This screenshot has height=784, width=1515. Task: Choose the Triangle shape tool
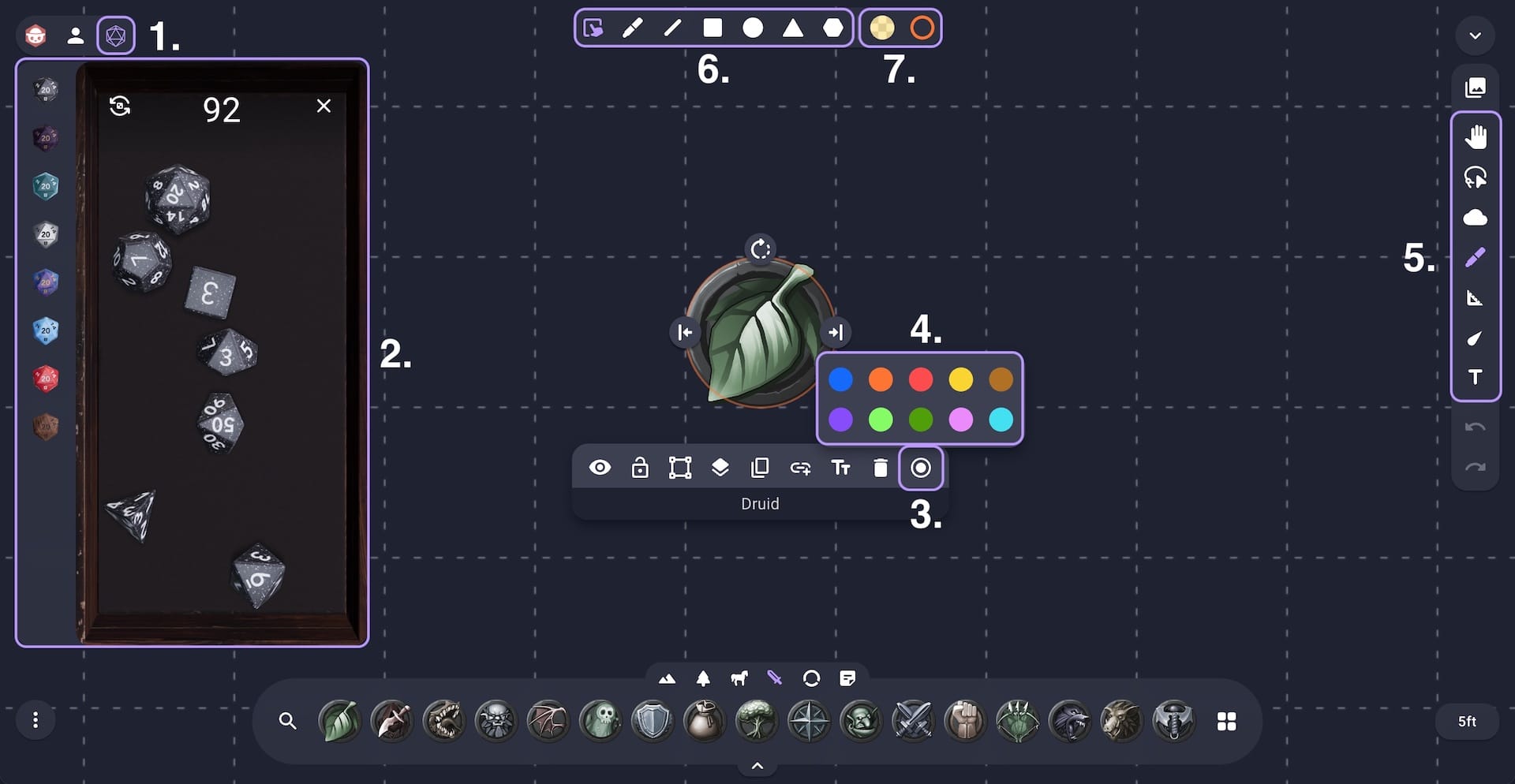[x=794, y=28]
